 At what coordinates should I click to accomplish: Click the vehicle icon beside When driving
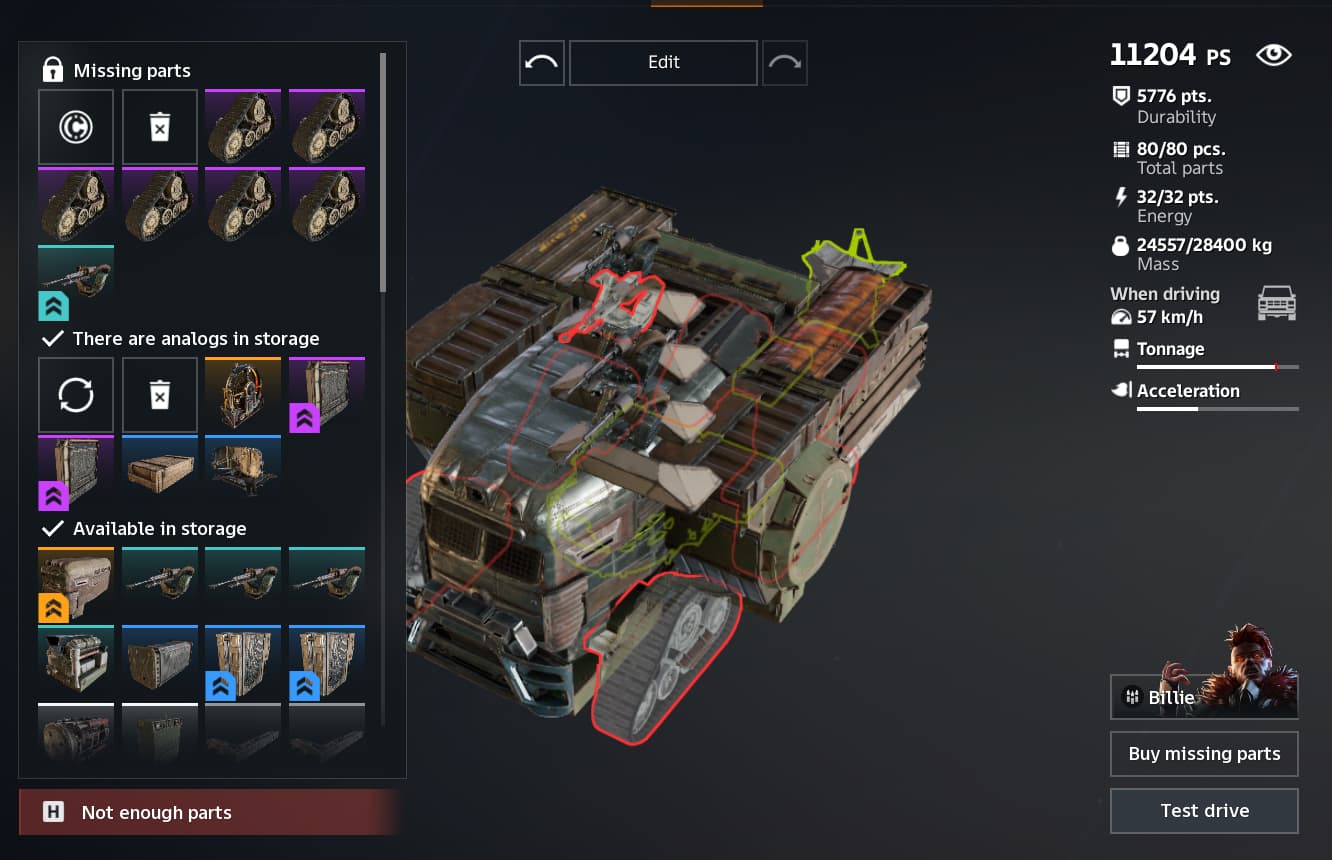pyautogui.click(x=1276, y=303)
